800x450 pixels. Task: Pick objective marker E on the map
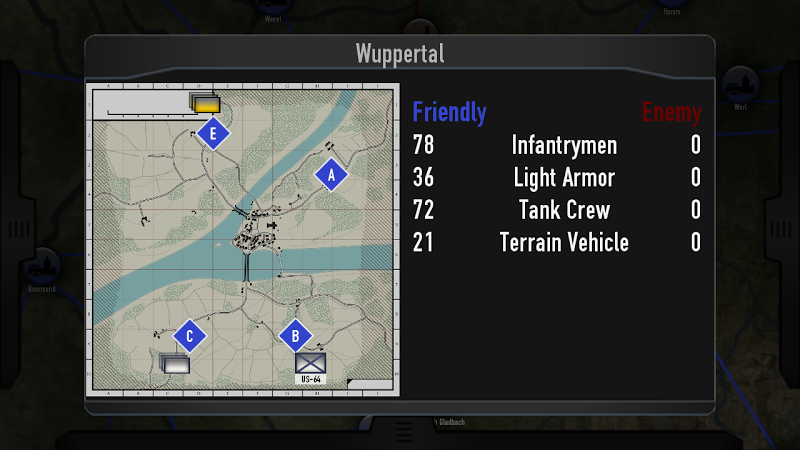pos(213,133)
